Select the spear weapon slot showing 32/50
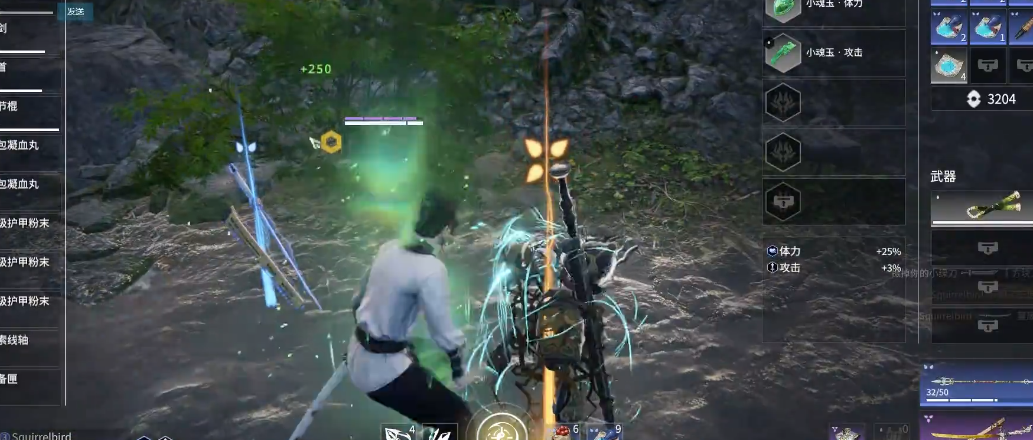Viewport: 1033px width, 440px height. [x=978, y=385]
